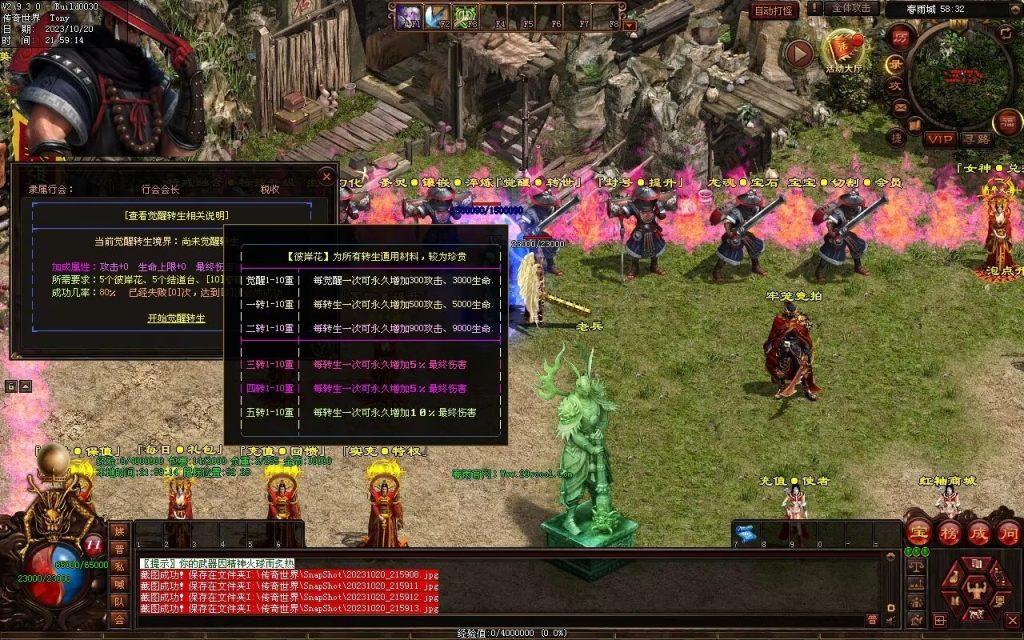Toggle the 自动打怪 auto-fight button
Viewport: 1024px width, 640px height.
click(774, 10)
